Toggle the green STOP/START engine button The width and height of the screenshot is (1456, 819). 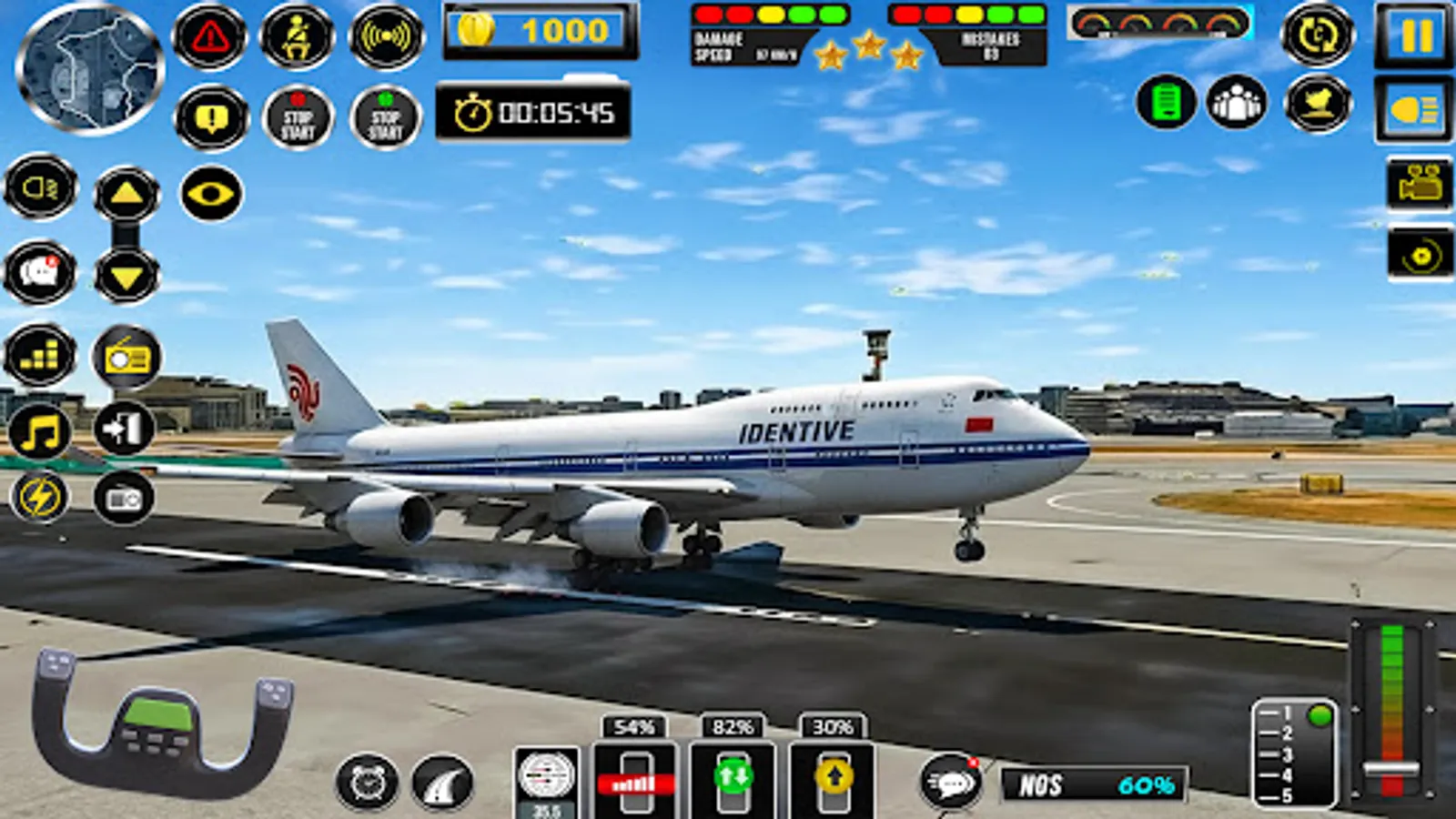386,118
